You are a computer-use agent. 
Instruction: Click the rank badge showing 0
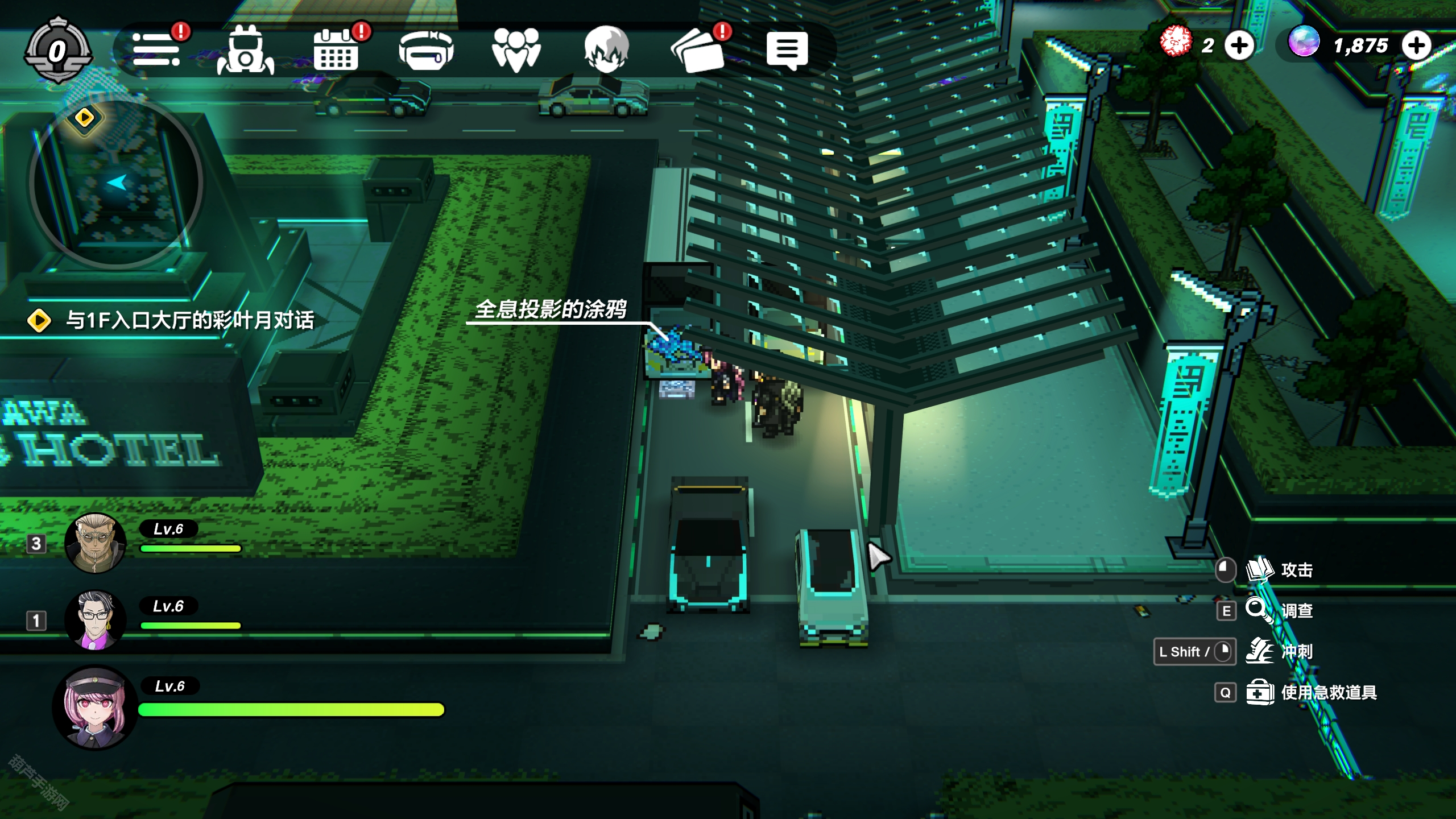[x=57, y=51]
